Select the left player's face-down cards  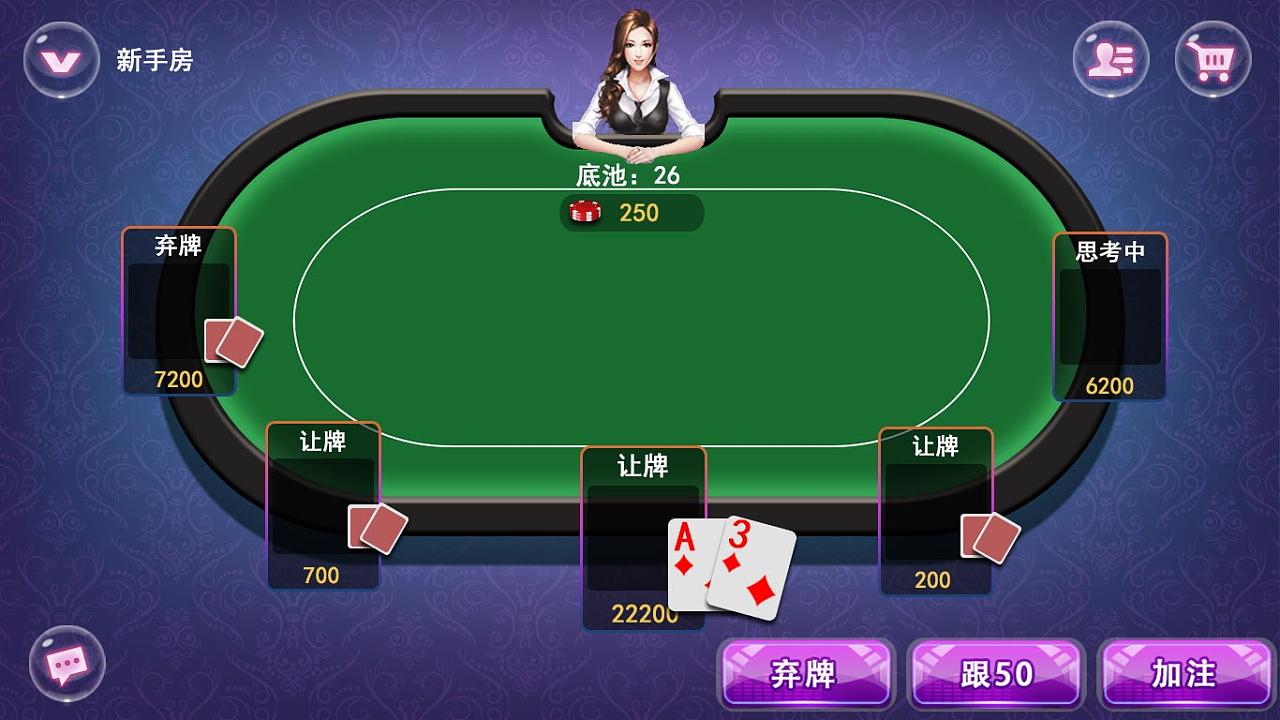232,340
